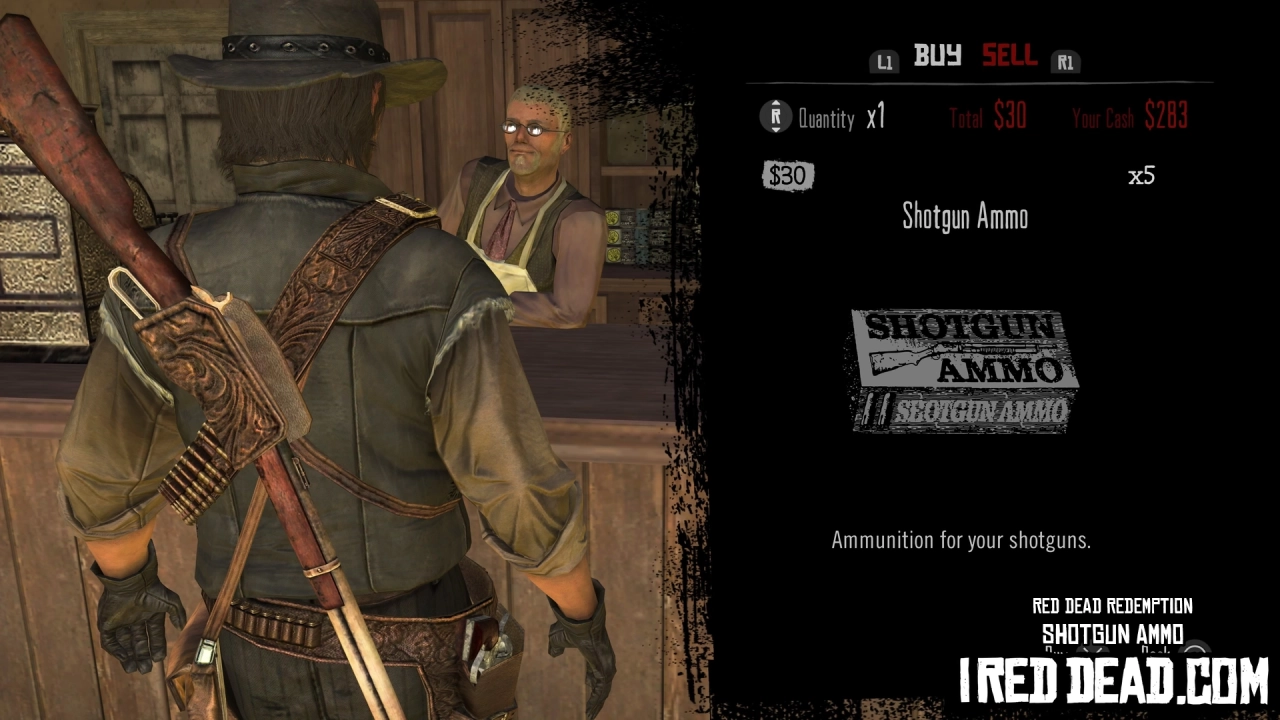This screenshot has width=1280, height=720.
Task: Click the $30 price tag
Action: tap(788, 175)
